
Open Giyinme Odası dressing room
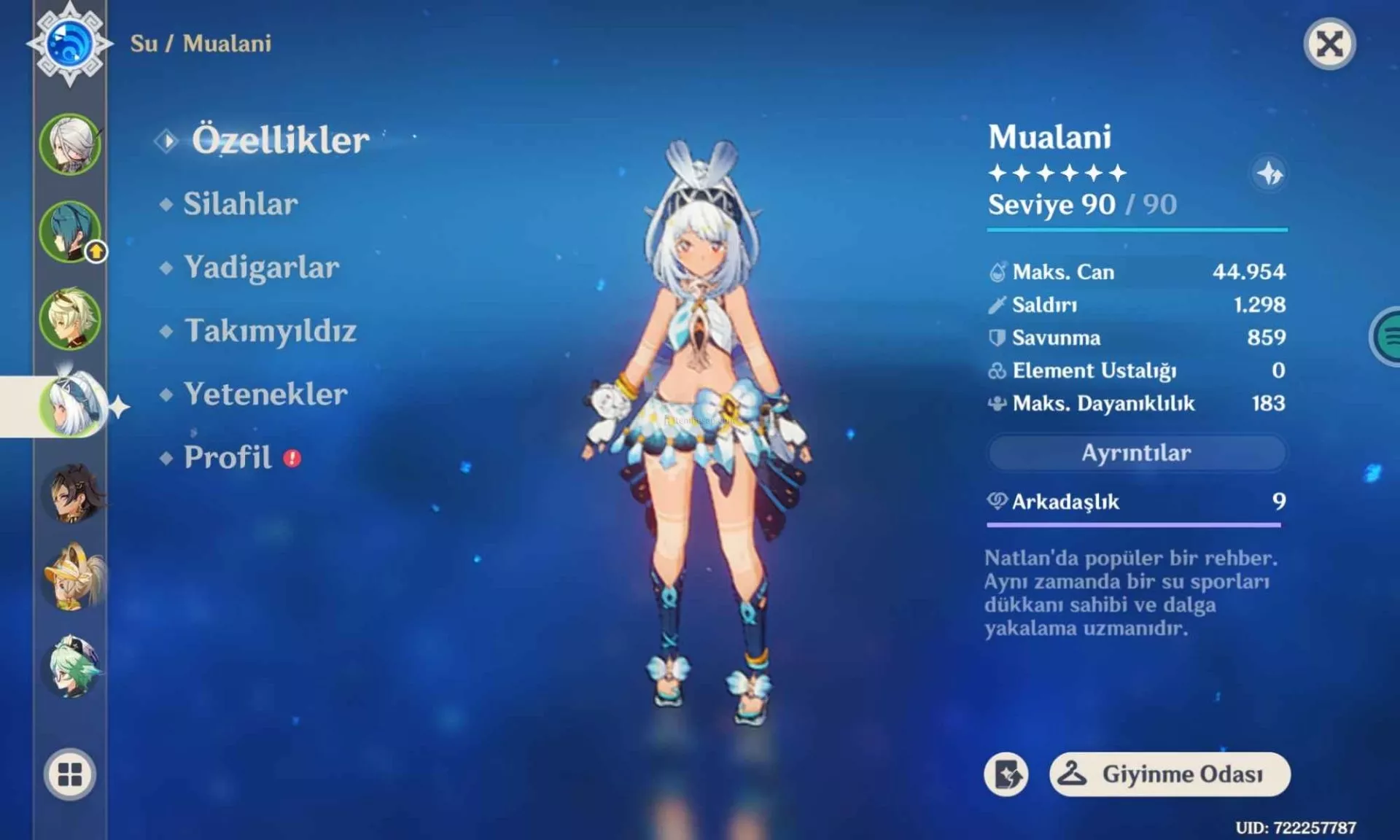tap(1170, 774)
